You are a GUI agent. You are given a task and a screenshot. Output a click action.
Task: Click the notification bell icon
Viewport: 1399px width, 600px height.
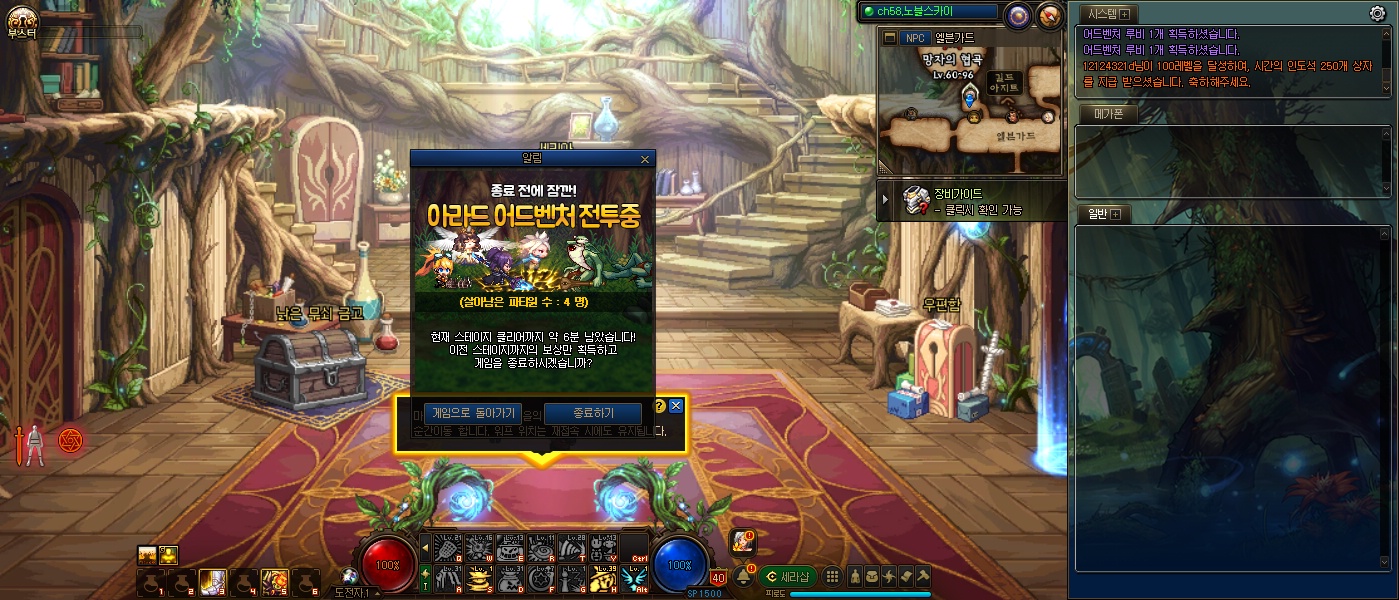tap(744, 576)
